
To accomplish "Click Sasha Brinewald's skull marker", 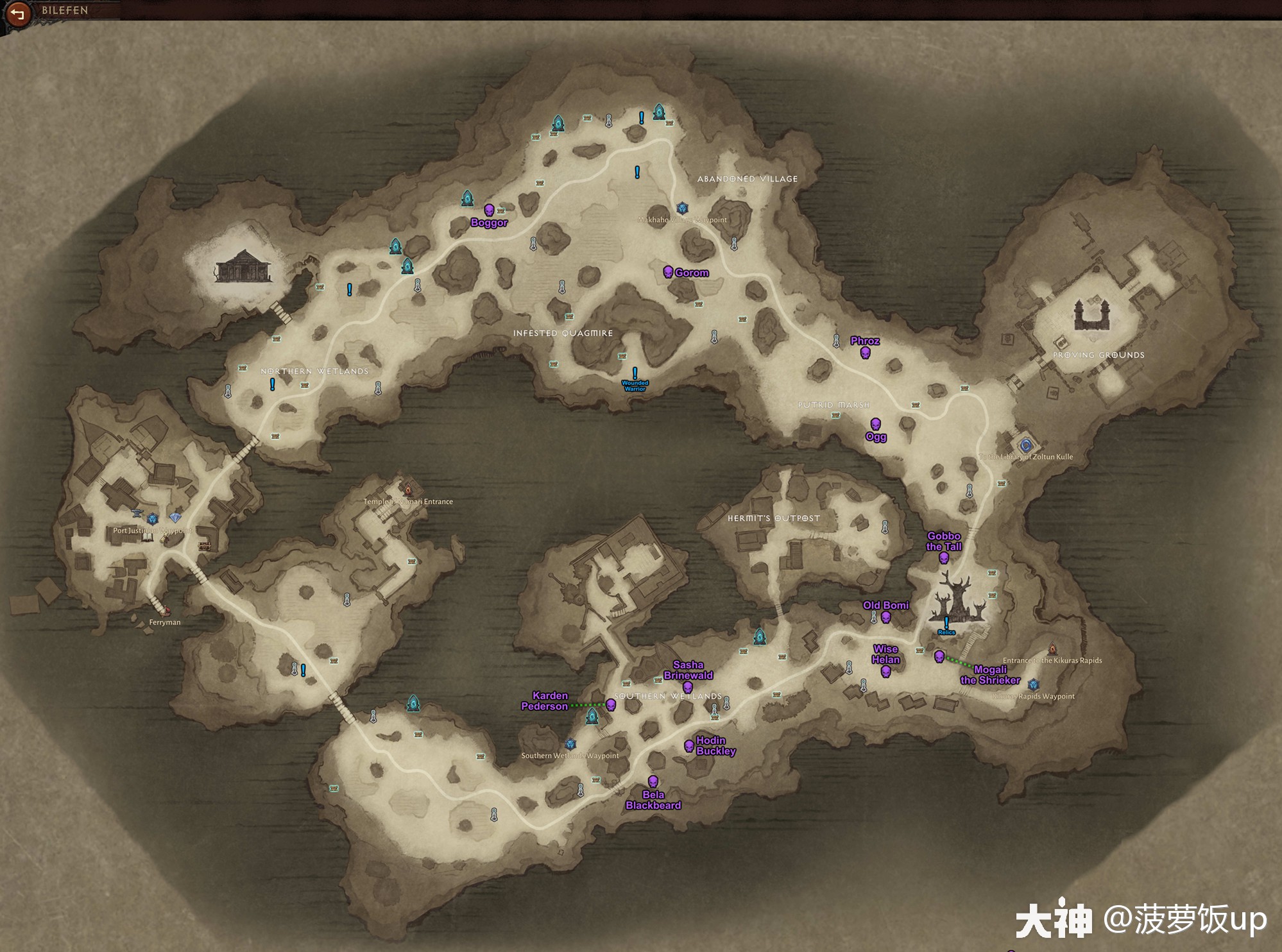I will pos(688,688).
